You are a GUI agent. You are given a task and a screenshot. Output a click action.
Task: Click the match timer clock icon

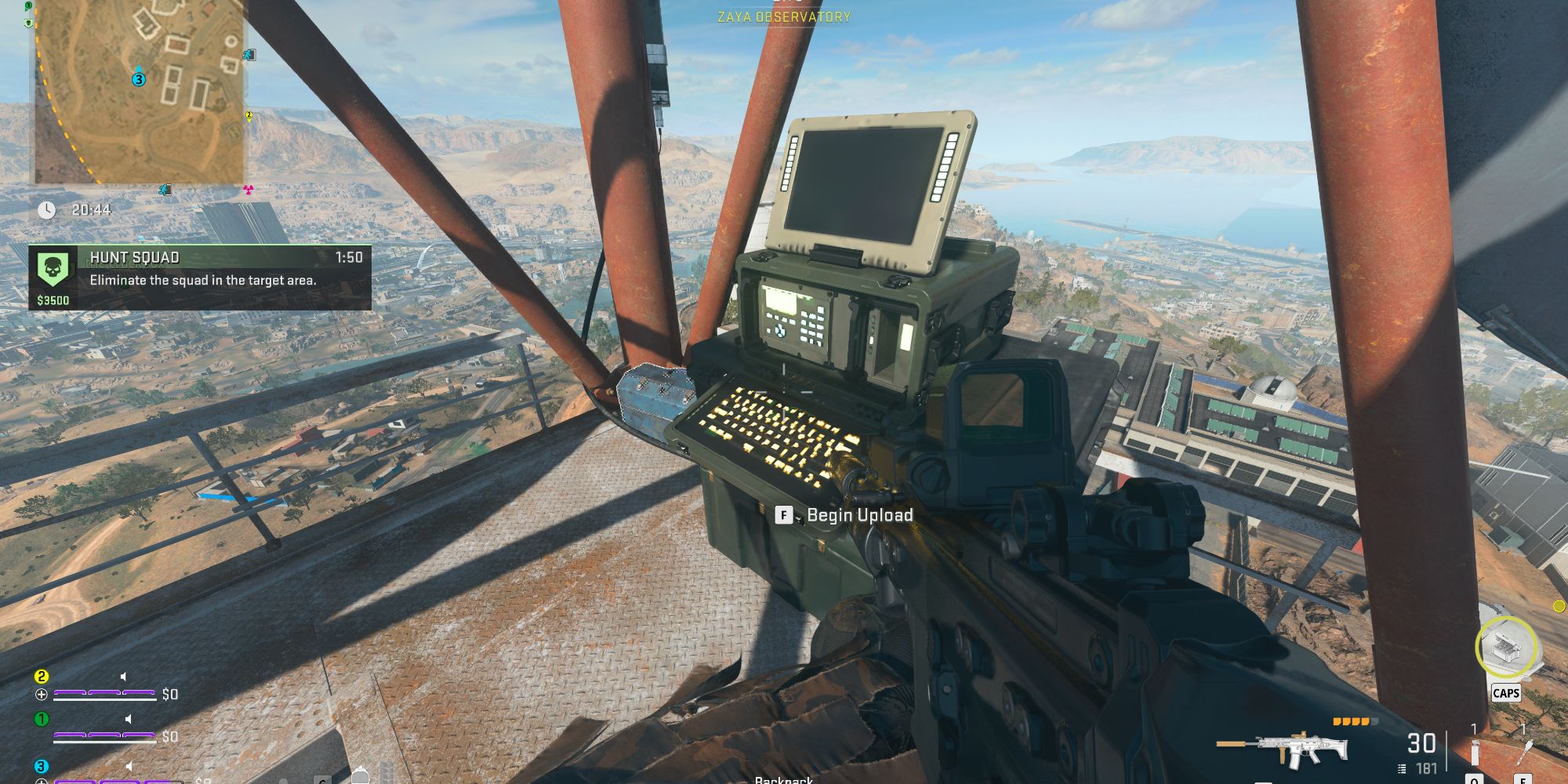pyautogui.click(x=47, y=210)
